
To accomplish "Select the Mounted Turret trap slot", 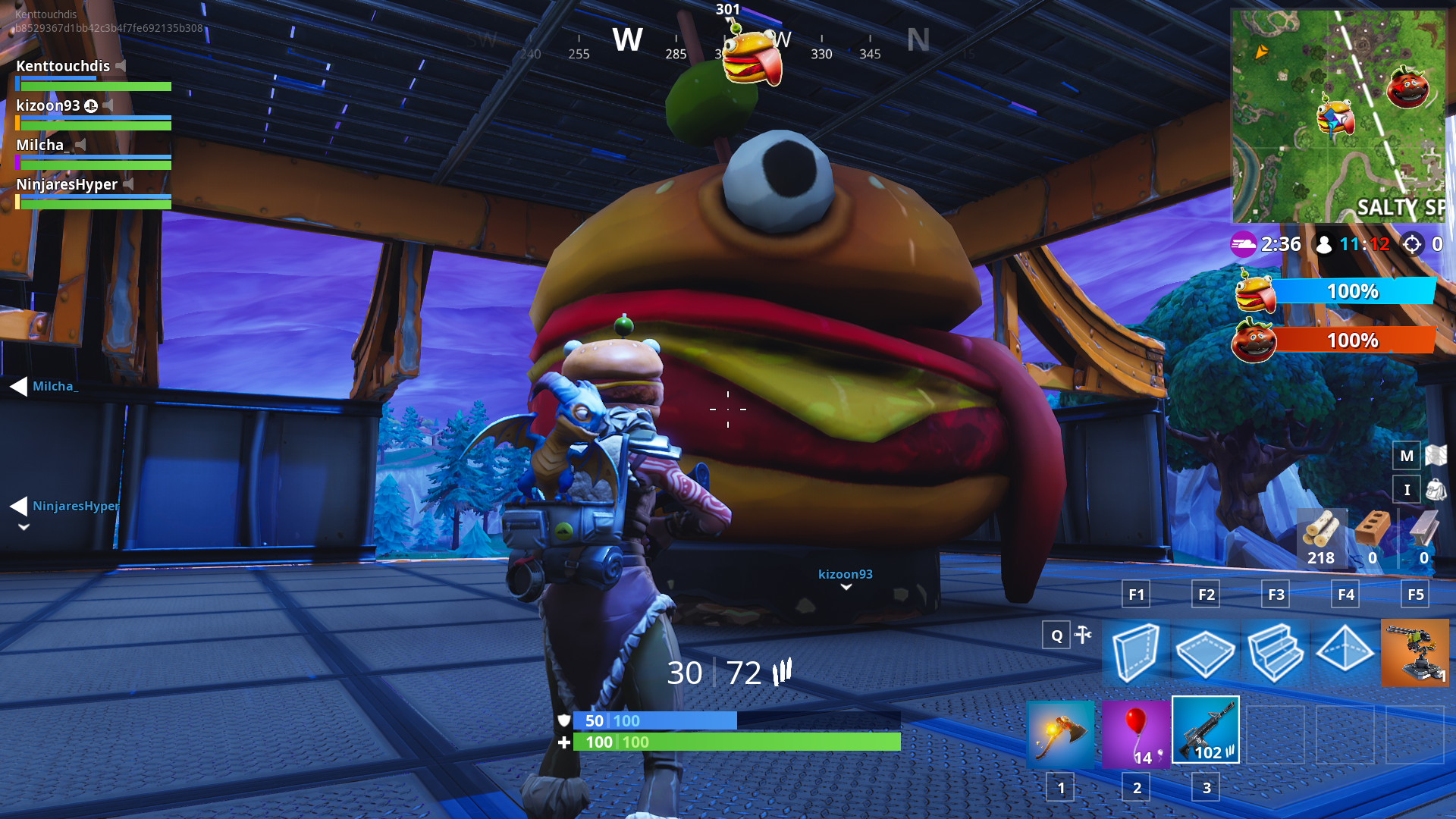I will [1415, 652].
